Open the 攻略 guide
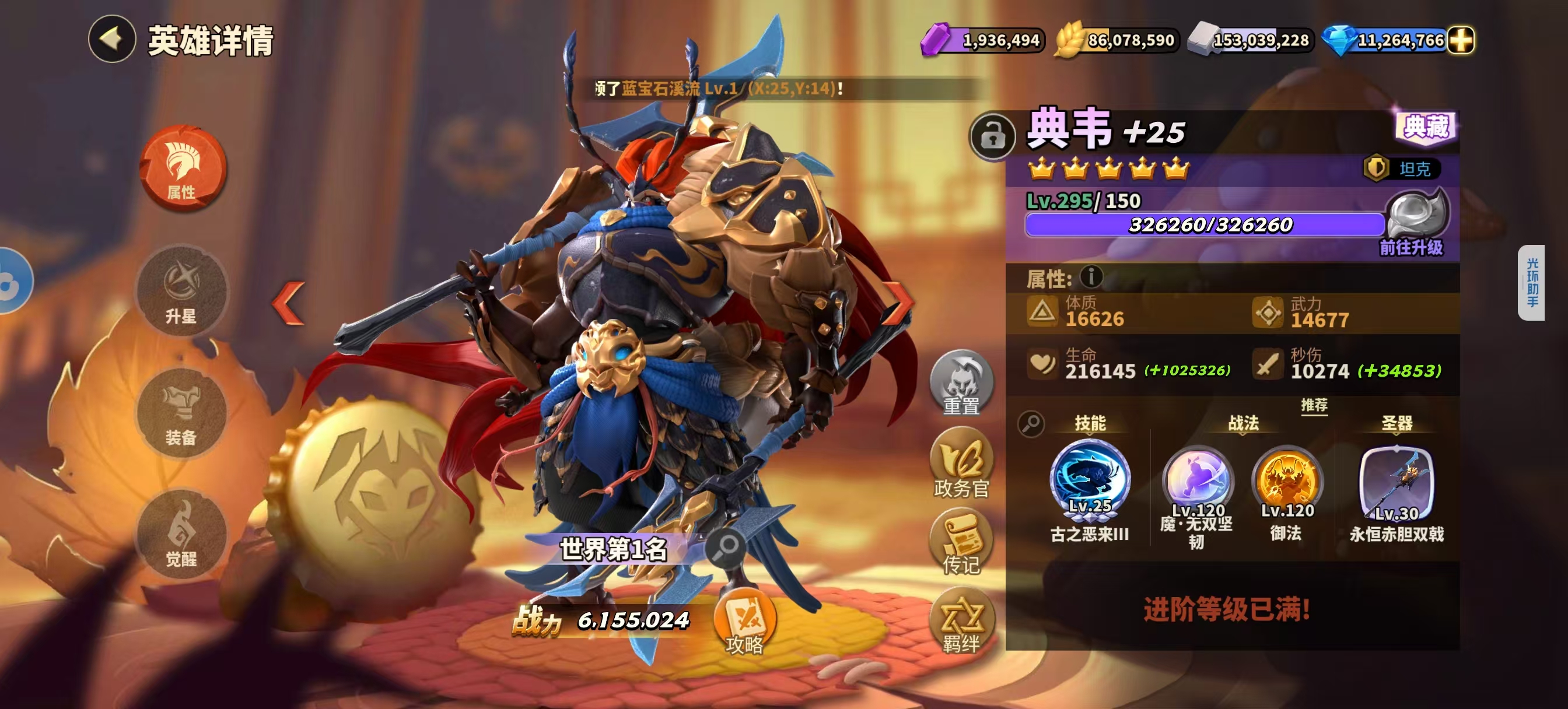 coord(744,624)
